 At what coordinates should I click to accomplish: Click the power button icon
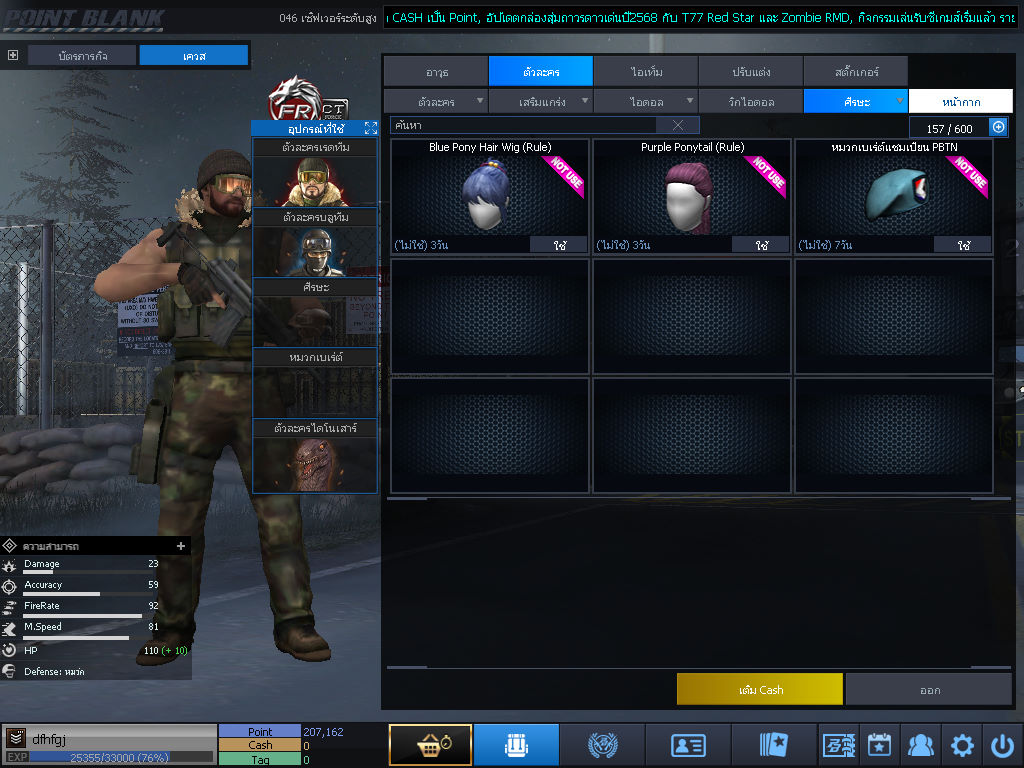1002,745
